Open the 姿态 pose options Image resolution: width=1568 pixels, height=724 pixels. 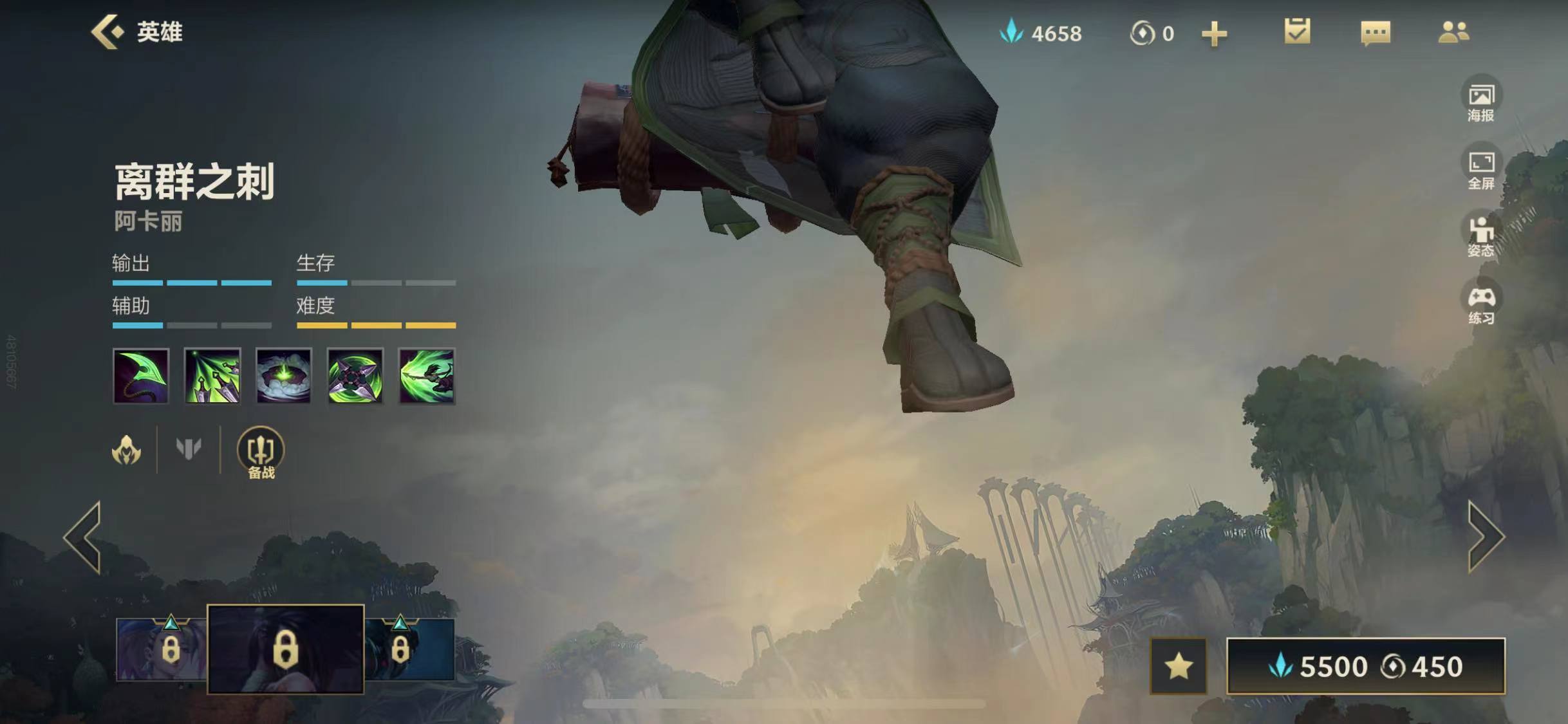tap(1481, 237)
